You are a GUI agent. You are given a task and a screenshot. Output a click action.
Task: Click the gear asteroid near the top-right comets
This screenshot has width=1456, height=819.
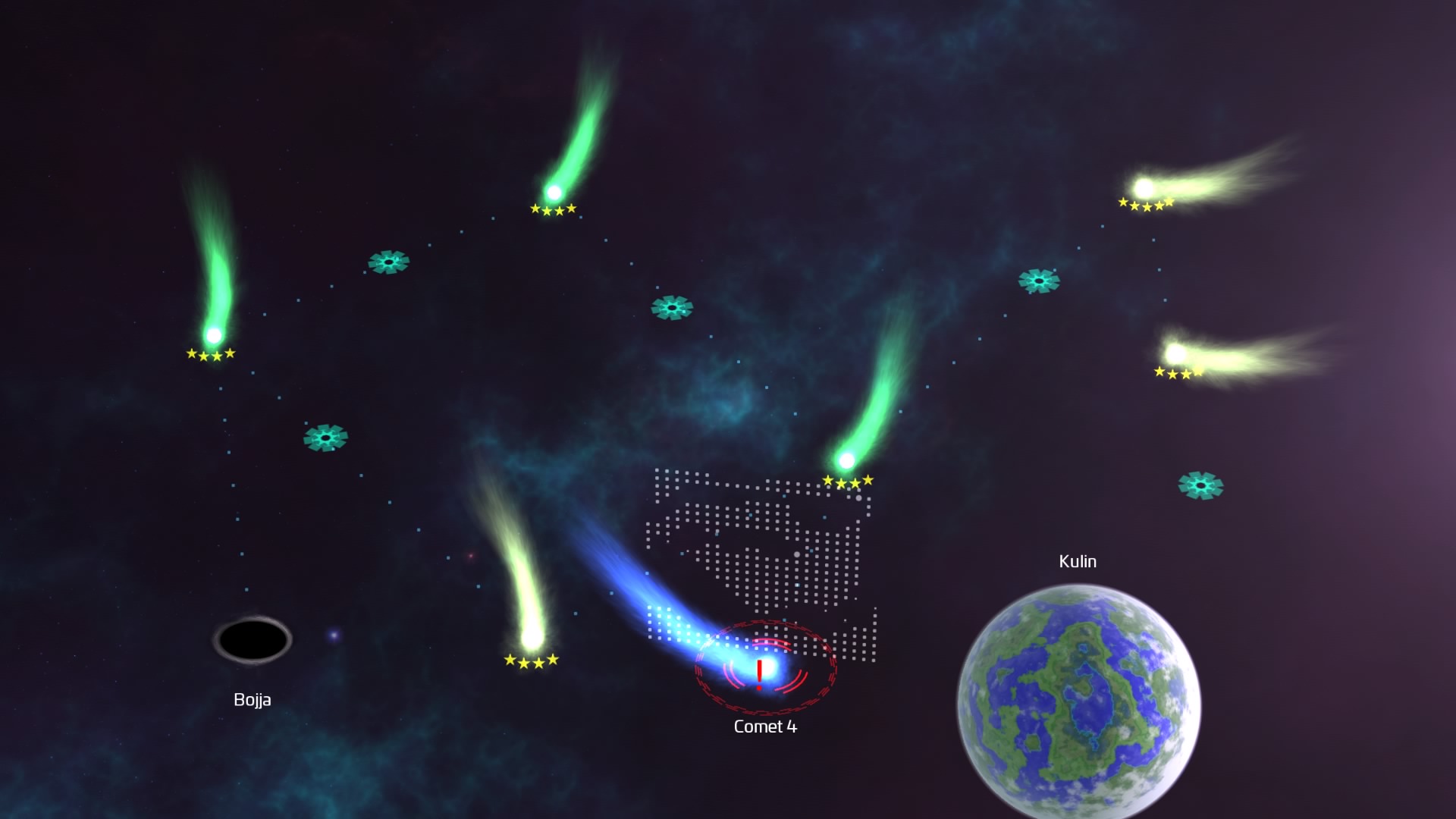1039,280
